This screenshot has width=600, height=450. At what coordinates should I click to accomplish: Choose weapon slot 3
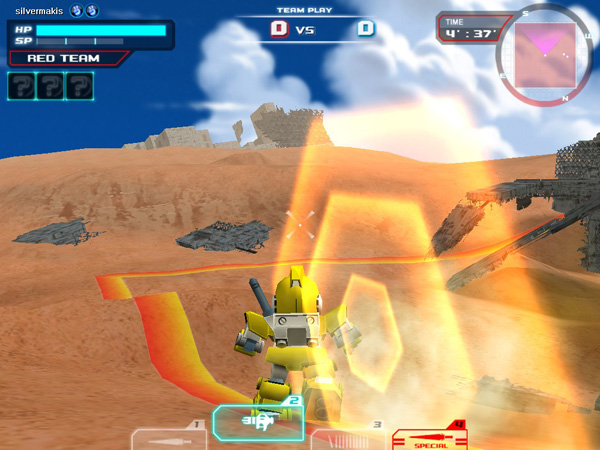(348, 438)
